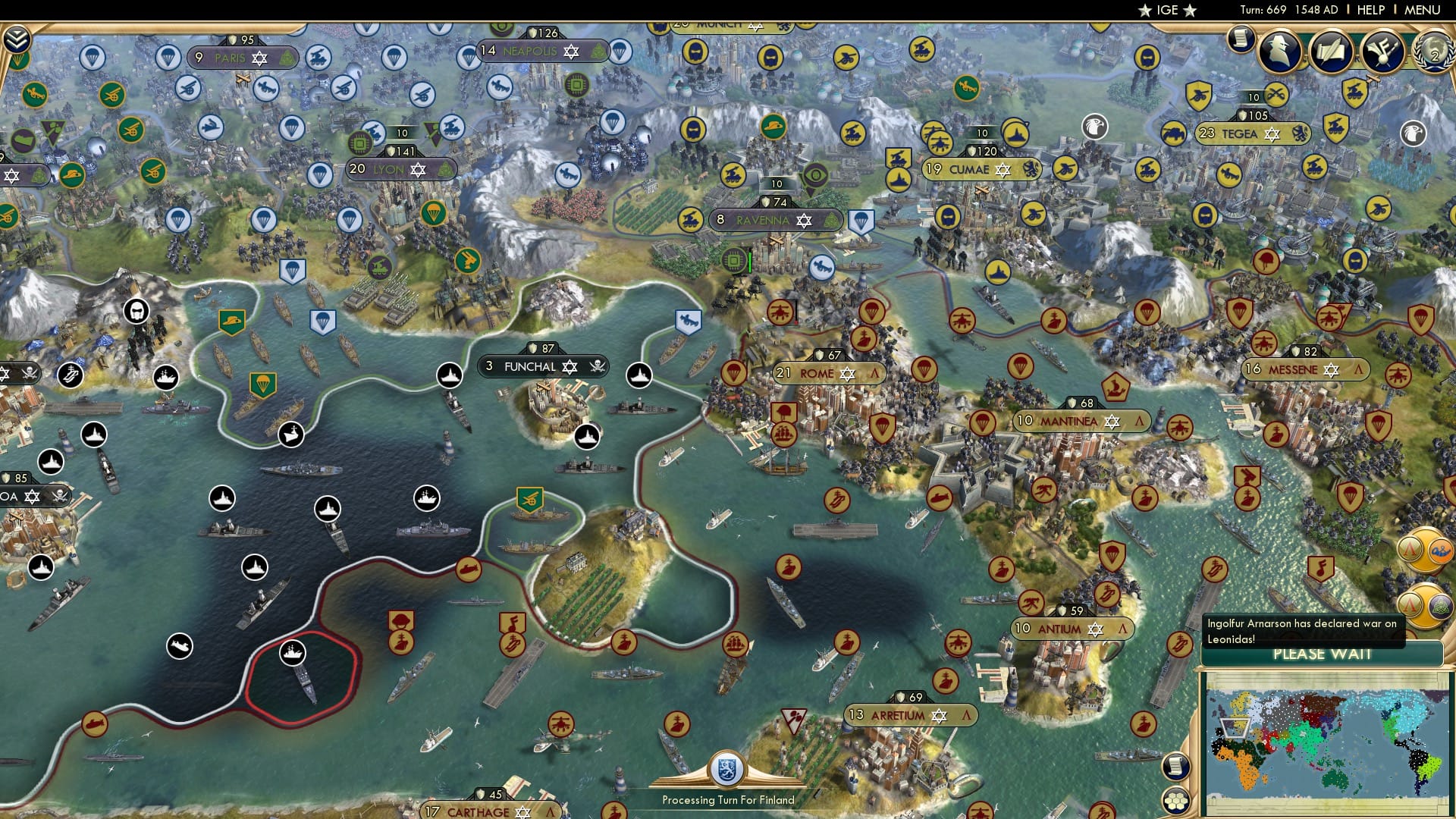Open the Social Policies scroll-and-quill icon
Image resolution: width=1456 pixels, height=819 pixels.
pos(1333,52)
